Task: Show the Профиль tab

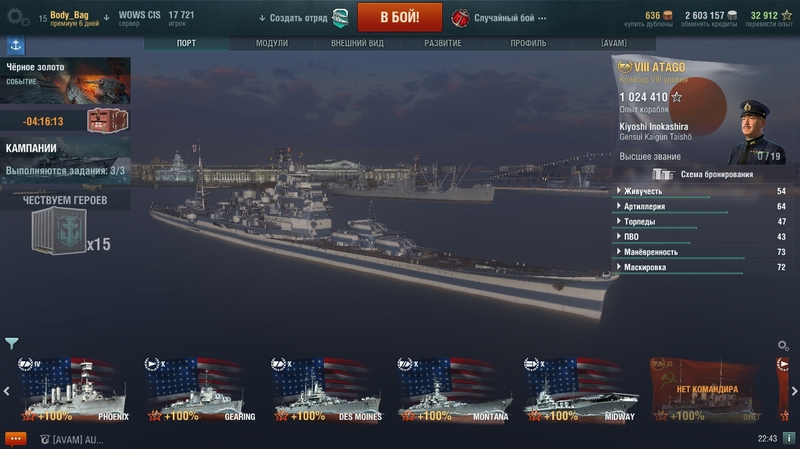Action: (528, 44)
